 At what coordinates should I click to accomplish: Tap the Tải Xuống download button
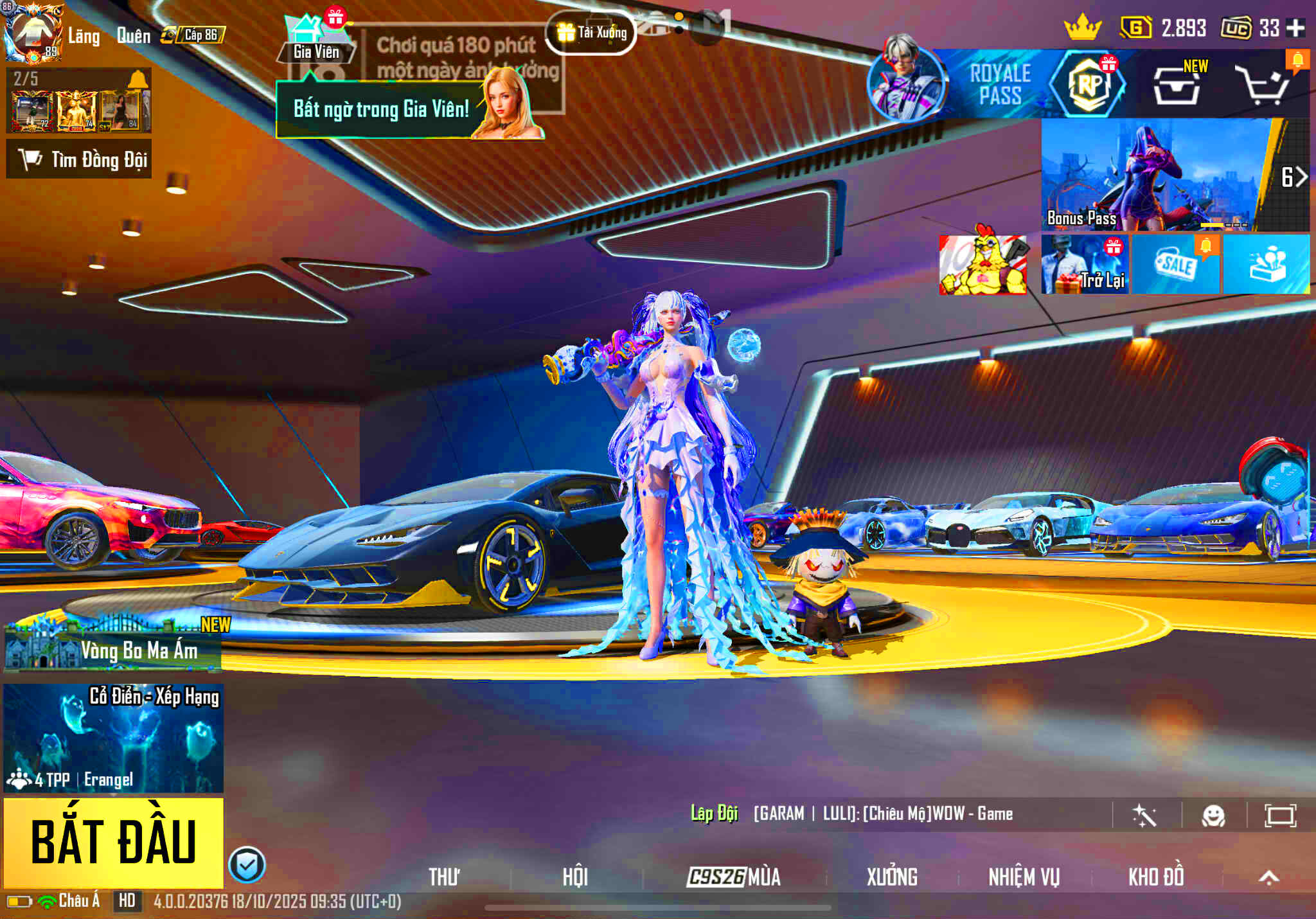tap(591, 32)
